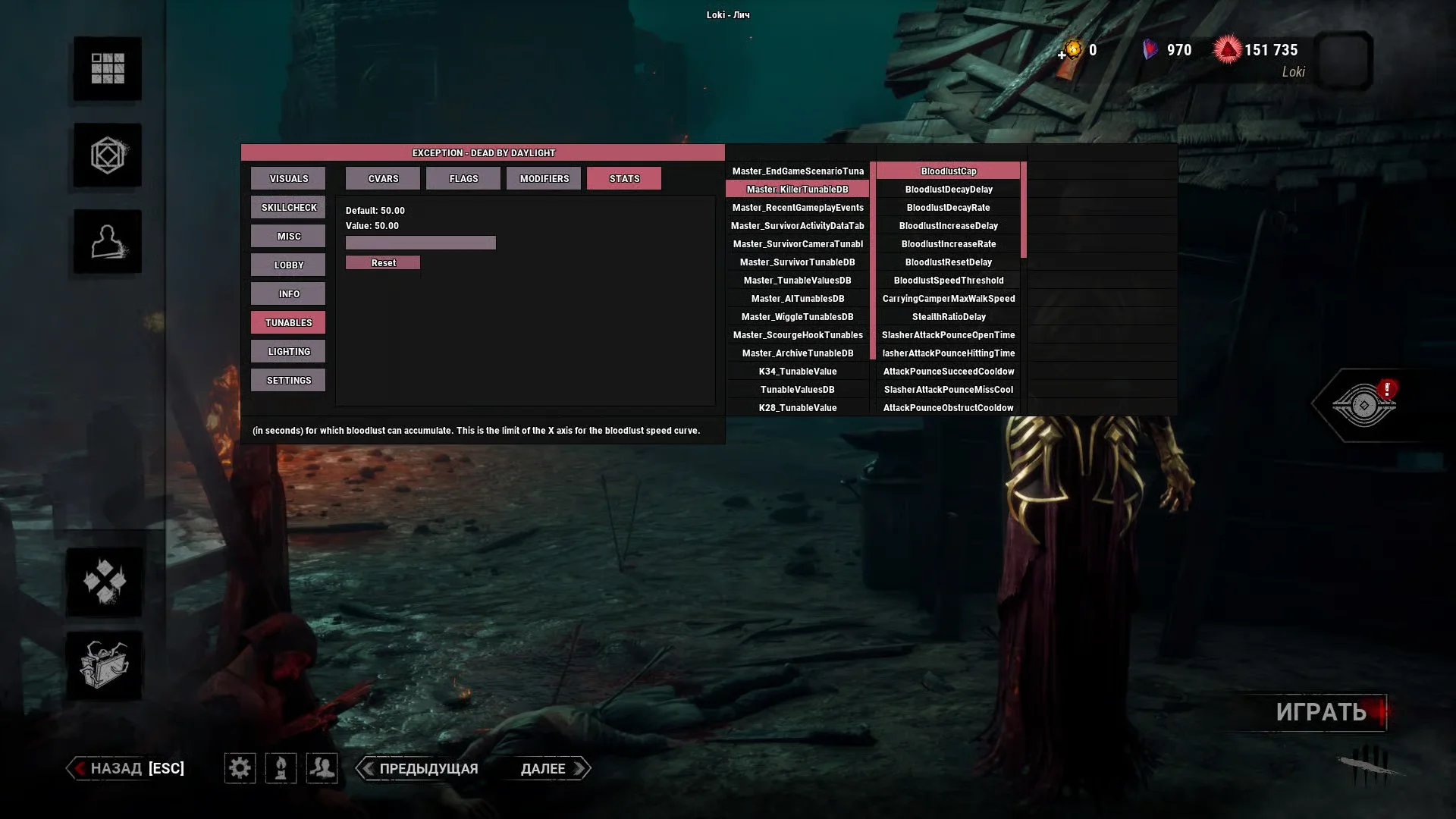Select the StealthRatioDelay tunable
Image resolution: width=1456 pixels, height=819 pixels.
click(x=948, y=317)
